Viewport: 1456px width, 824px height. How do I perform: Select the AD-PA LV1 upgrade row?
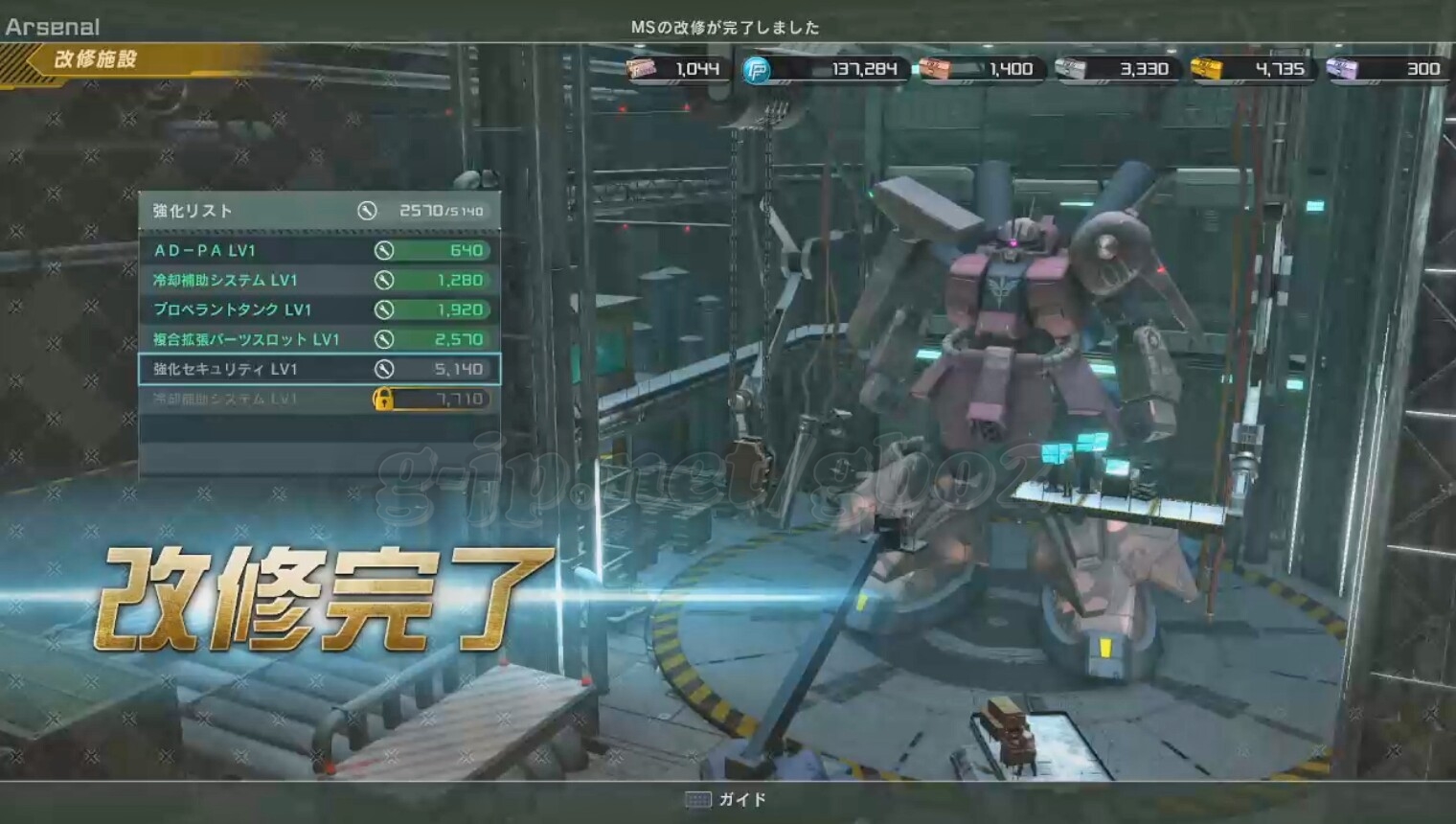pyautogui.click(x=319, y=250)
